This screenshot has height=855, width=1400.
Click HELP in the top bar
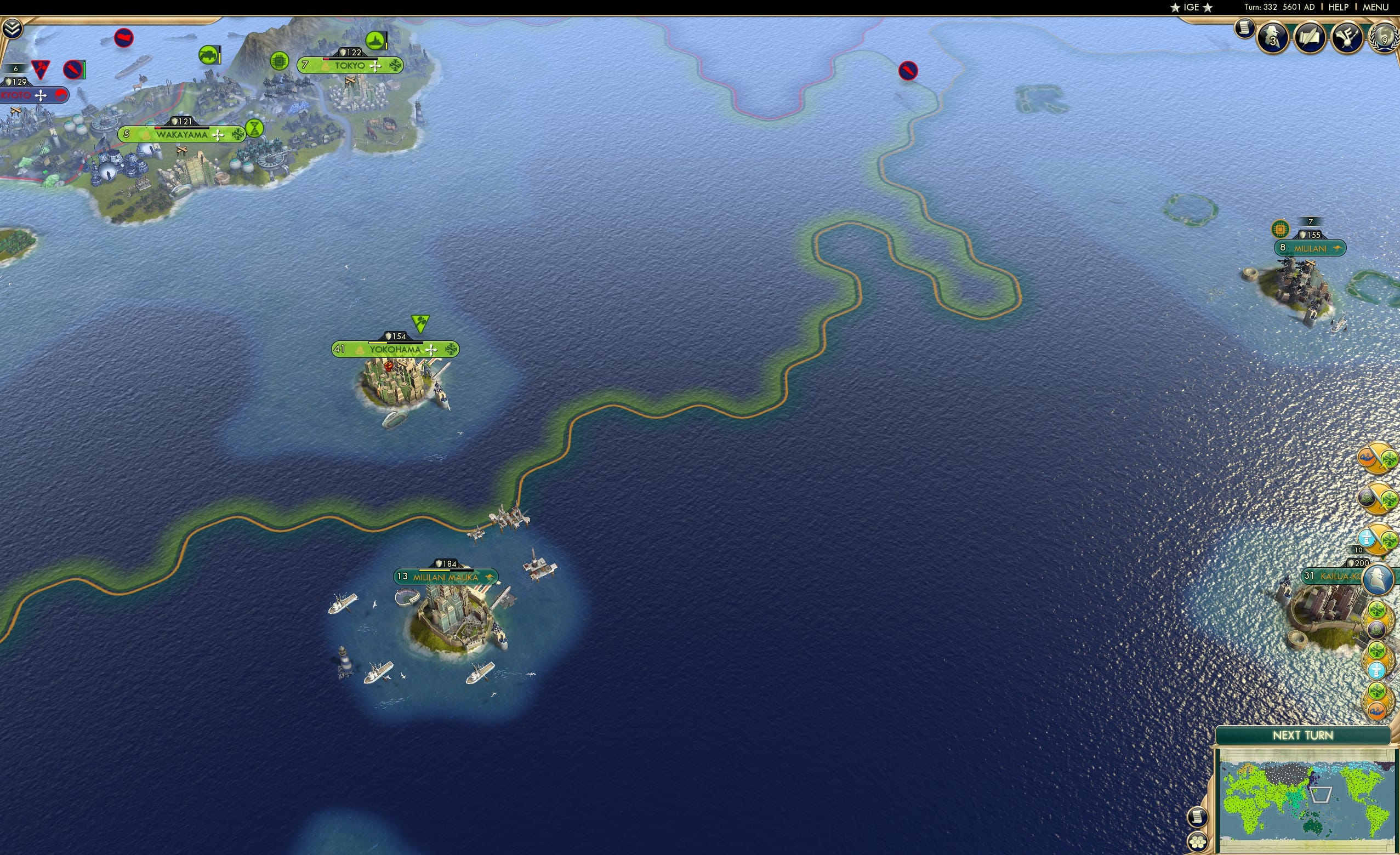[x=1340, y=7]
